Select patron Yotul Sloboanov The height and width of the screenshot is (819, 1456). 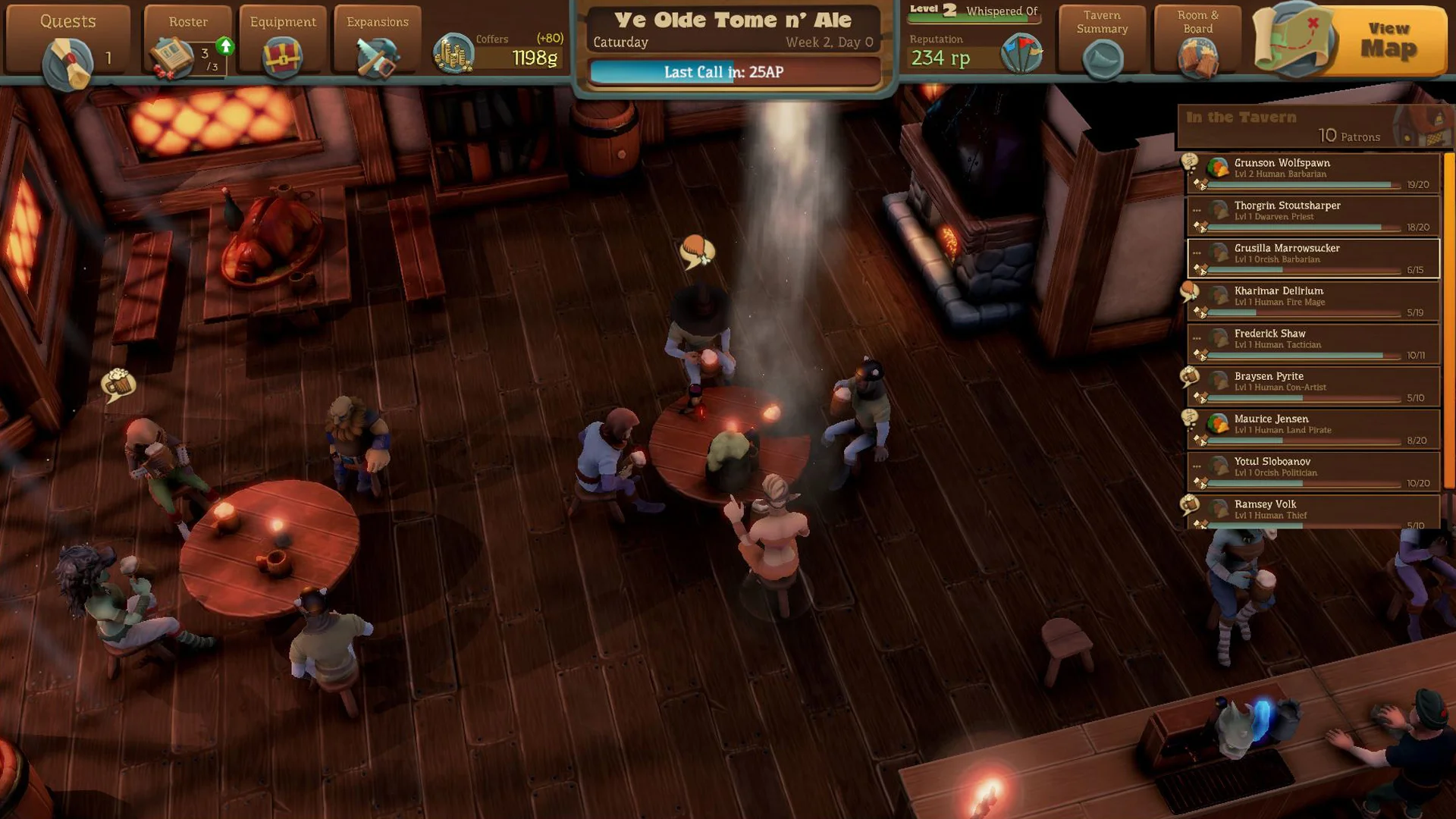coord(1313,472)
